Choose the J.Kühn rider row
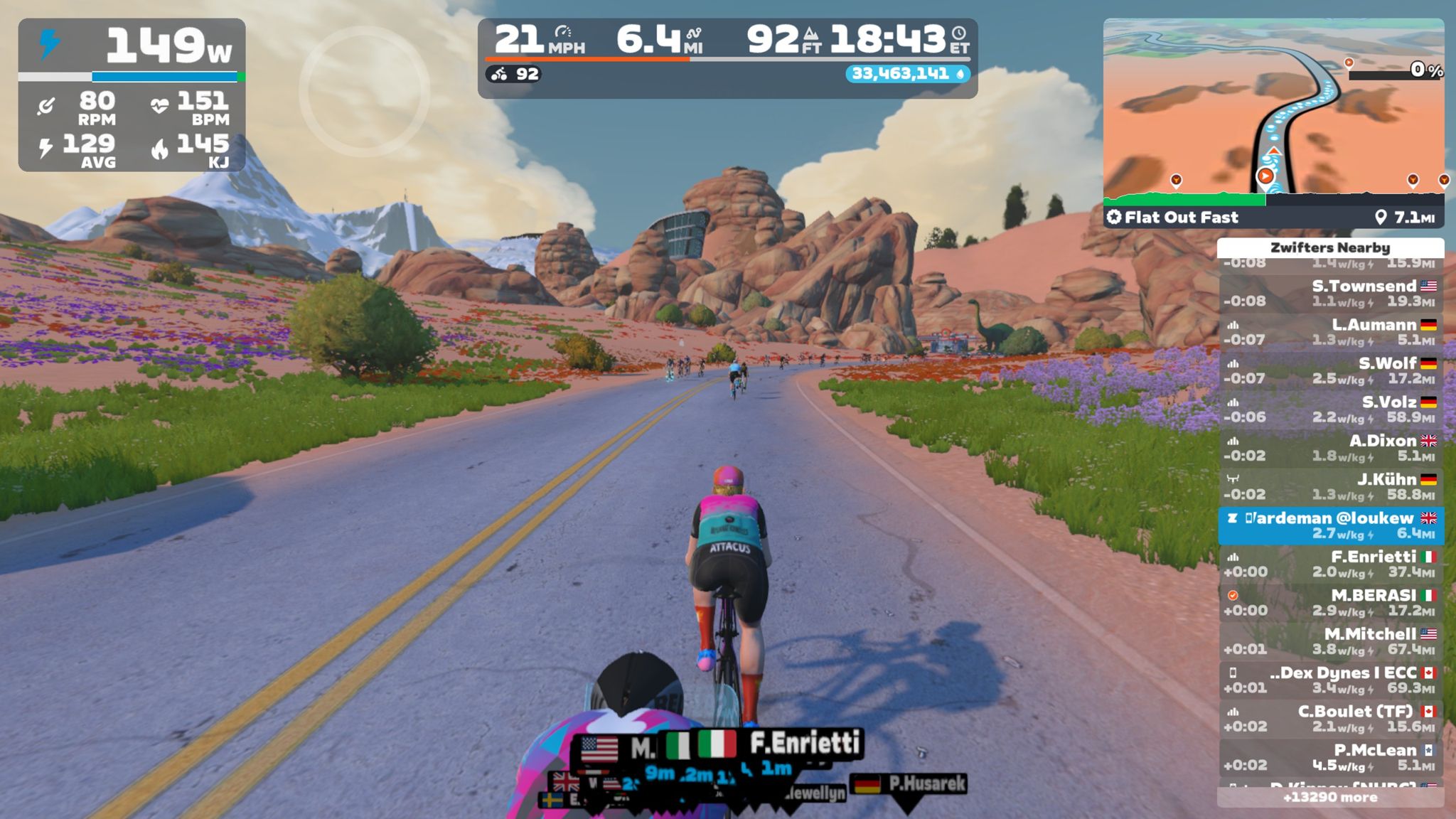The width and height of the screenshot is (1456, 819). coord(1331,487)
